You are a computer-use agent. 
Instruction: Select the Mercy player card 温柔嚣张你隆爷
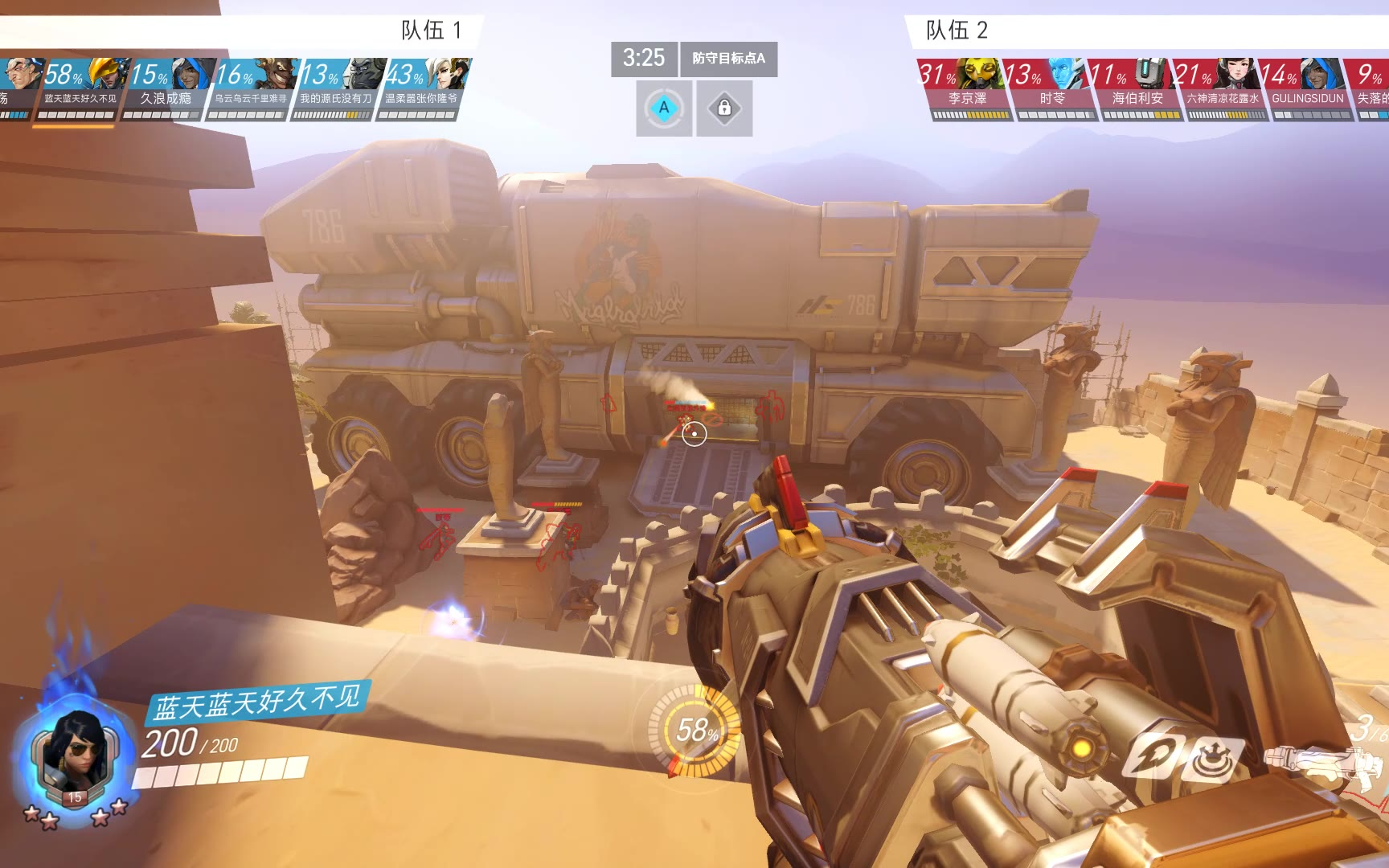421,89
